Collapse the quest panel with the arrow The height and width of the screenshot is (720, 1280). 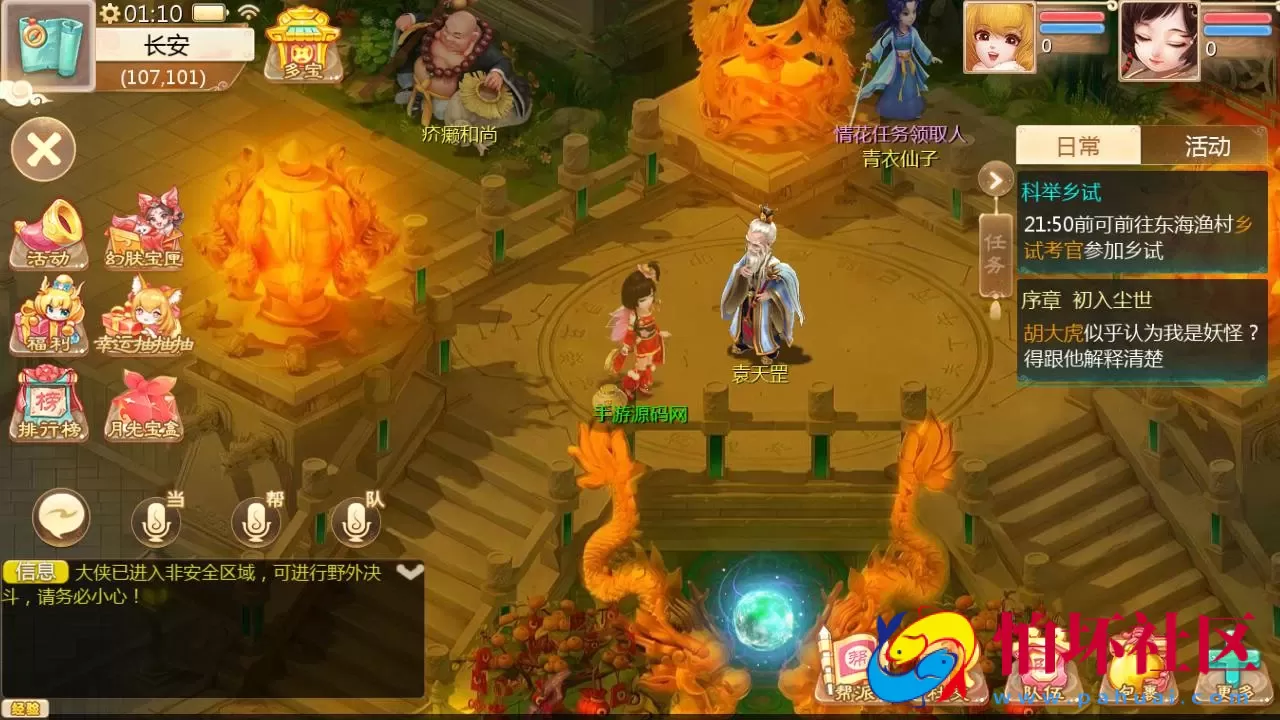click(993, 180)
